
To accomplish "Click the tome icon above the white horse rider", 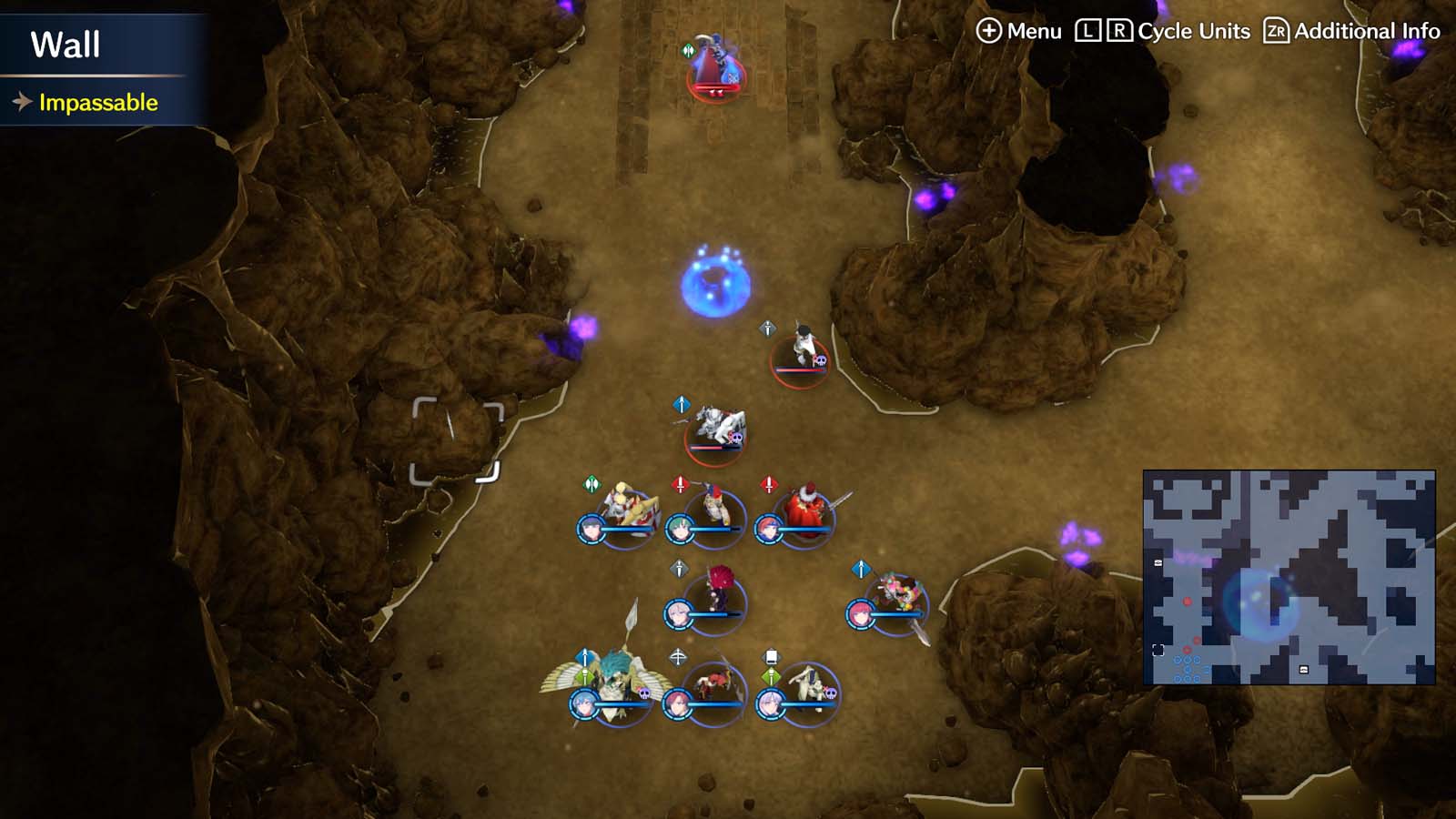I will pos(771,654).
